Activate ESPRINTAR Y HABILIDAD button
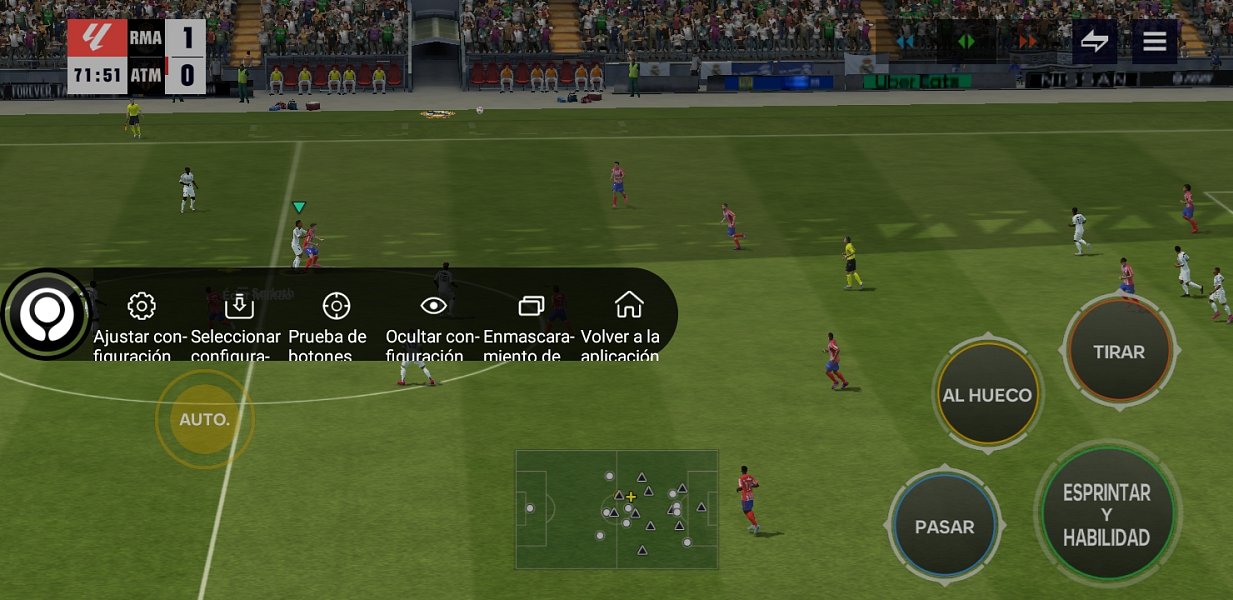Viewport: 1233px width, 600px height. [1106, 515]
